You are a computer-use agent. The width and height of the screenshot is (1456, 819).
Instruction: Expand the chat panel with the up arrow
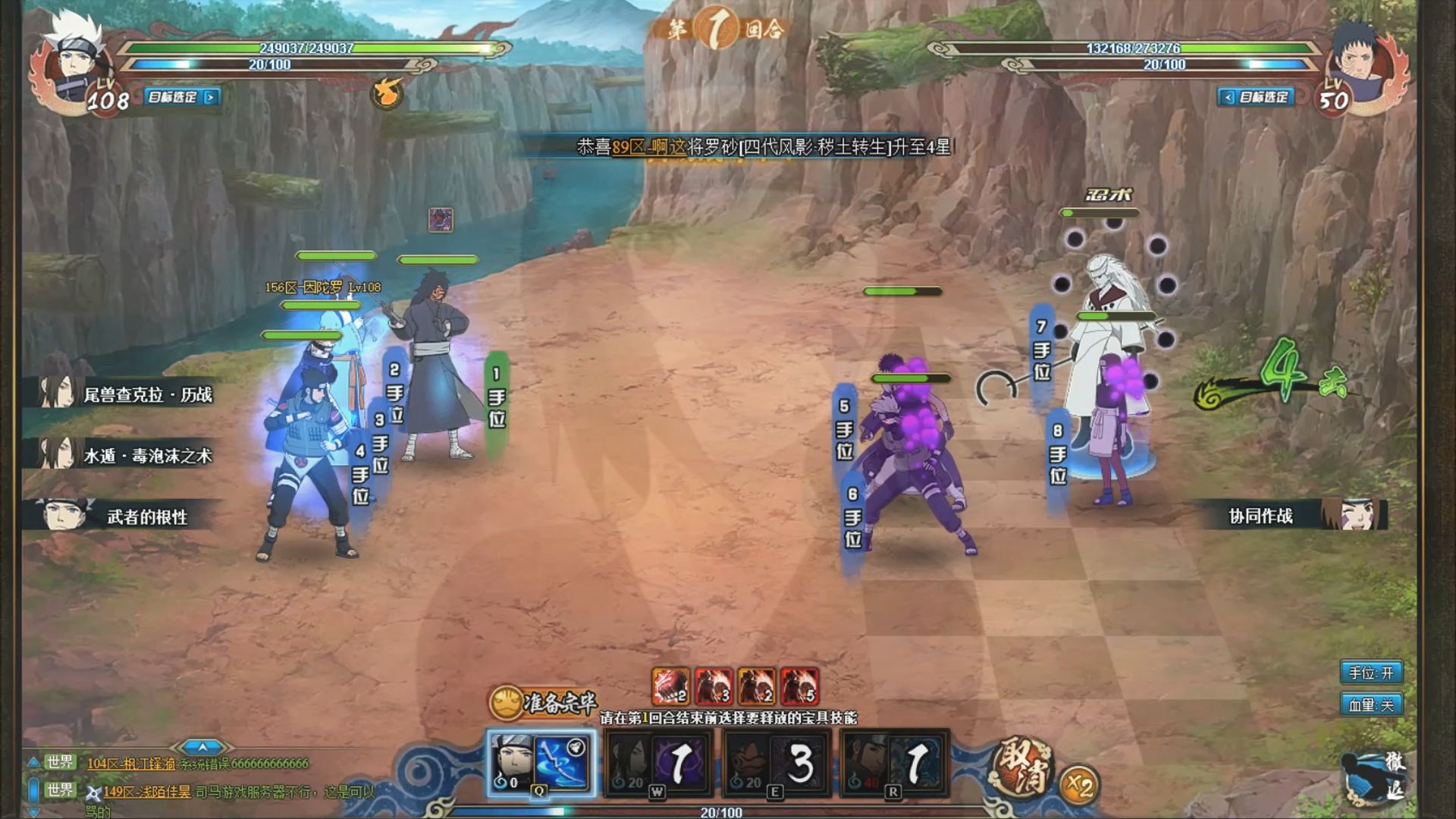pos(202,747)
